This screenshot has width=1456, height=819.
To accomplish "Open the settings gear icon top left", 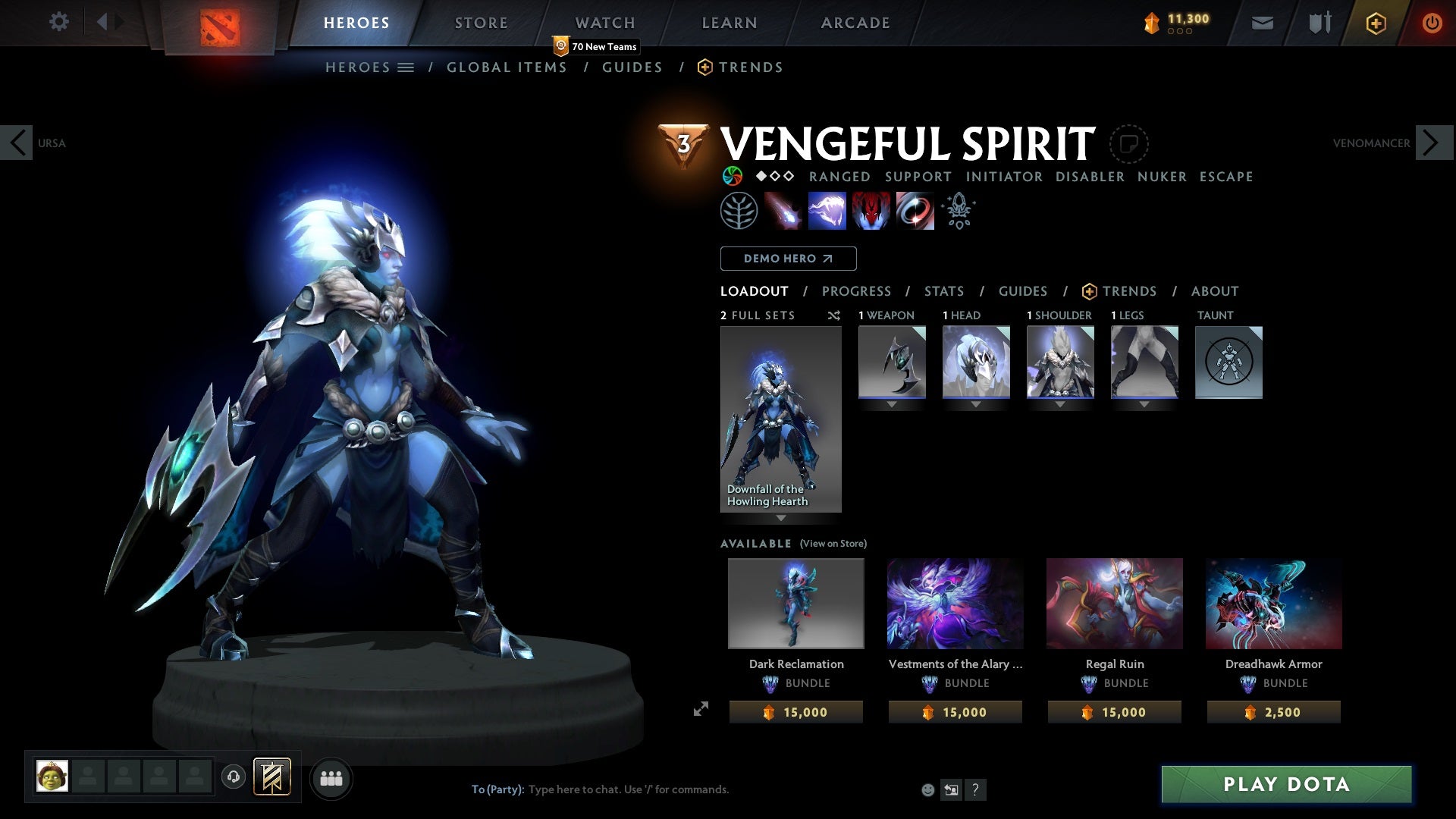I will click(x=58, y=22).
